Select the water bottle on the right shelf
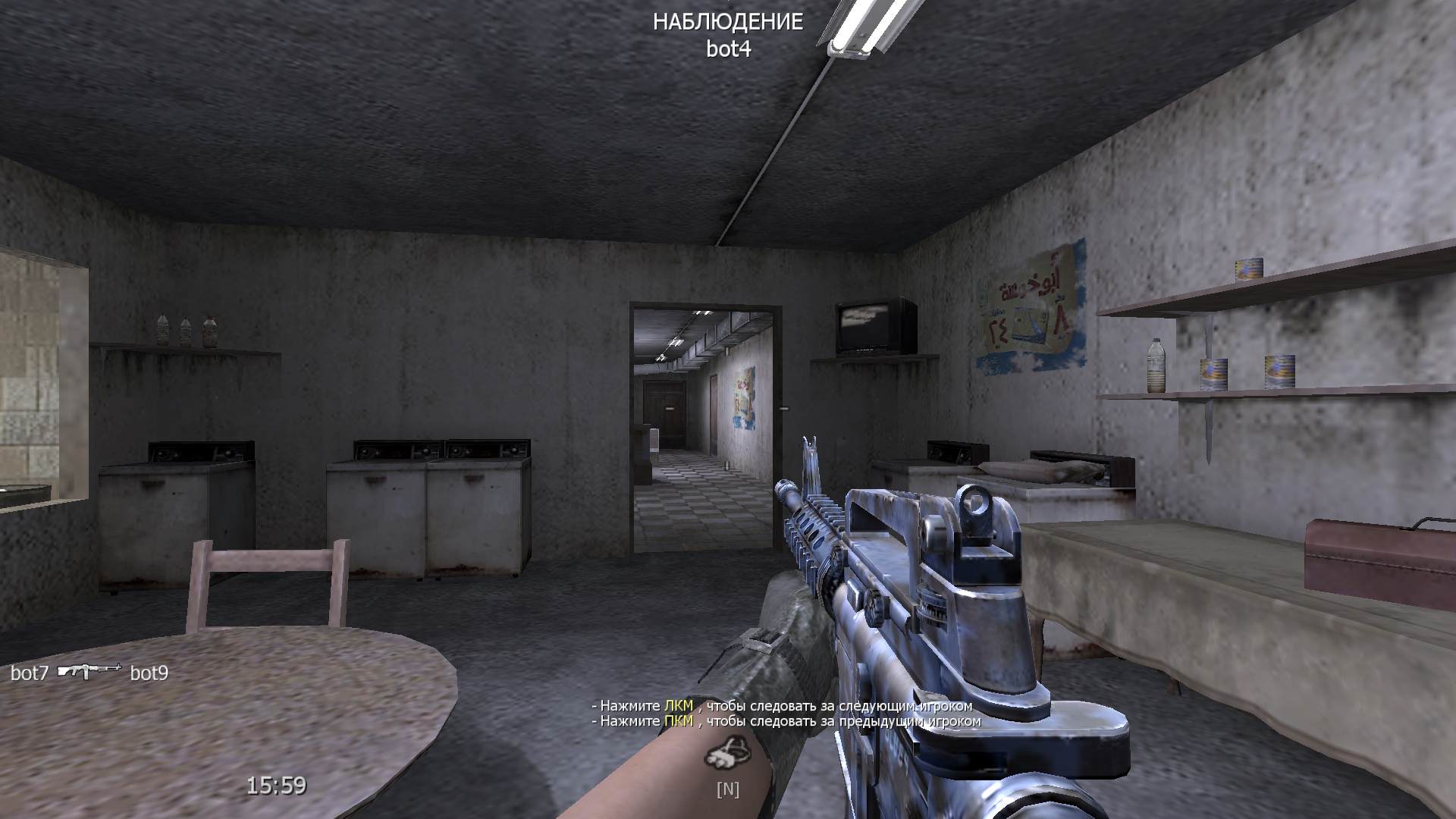Screen dimensions: 1456x819 pos(1156,368)
